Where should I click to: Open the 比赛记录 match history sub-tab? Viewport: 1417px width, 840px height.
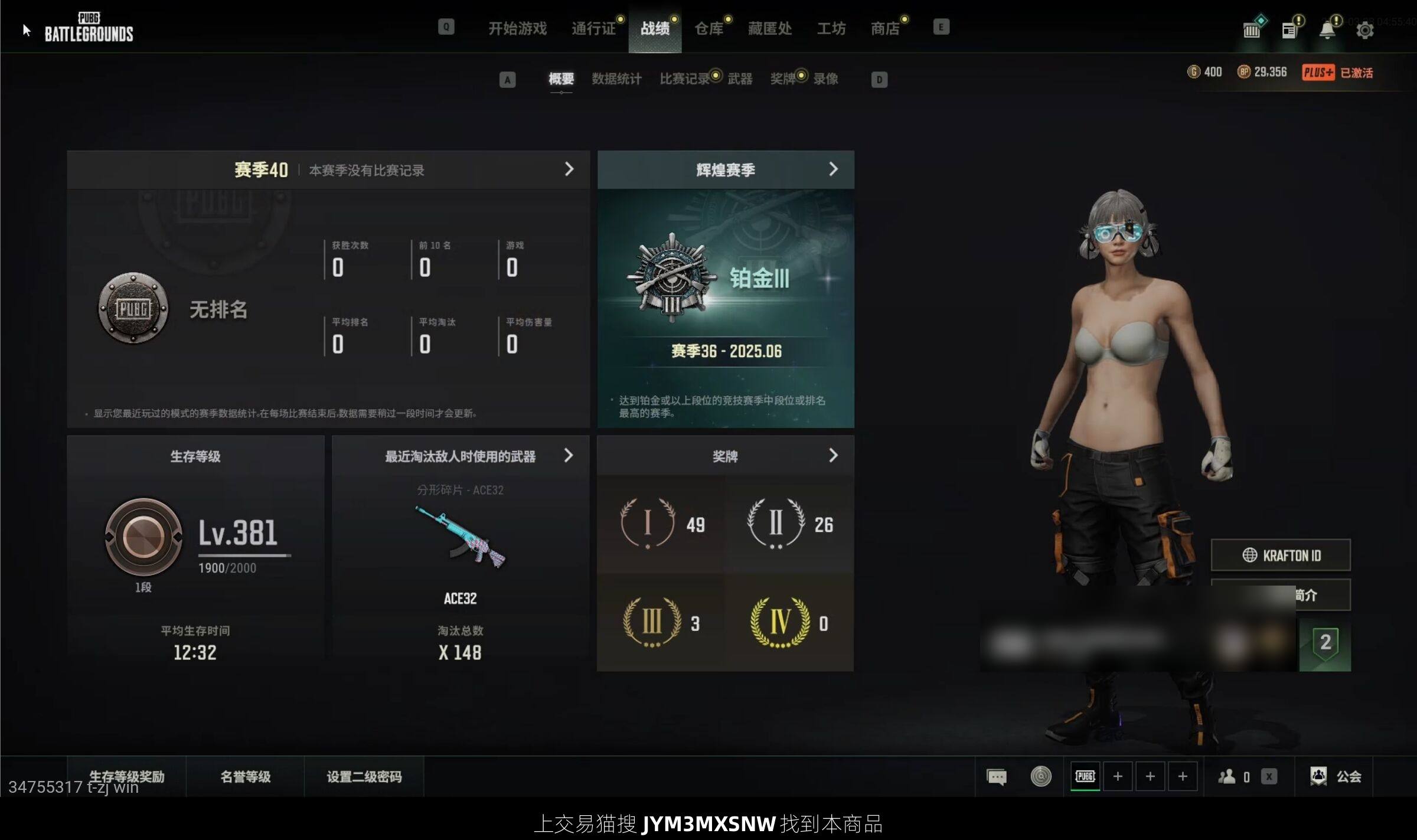[x=684, y=79]
